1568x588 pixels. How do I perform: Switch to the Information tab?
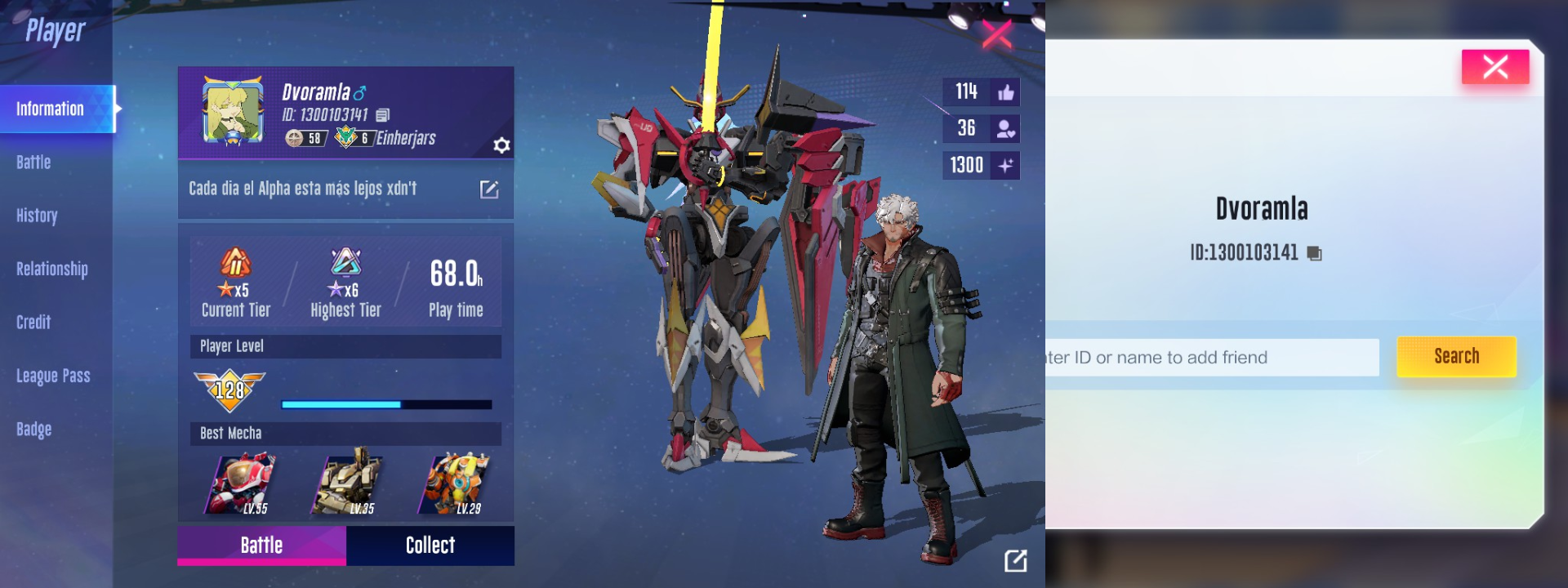point(51,109)
